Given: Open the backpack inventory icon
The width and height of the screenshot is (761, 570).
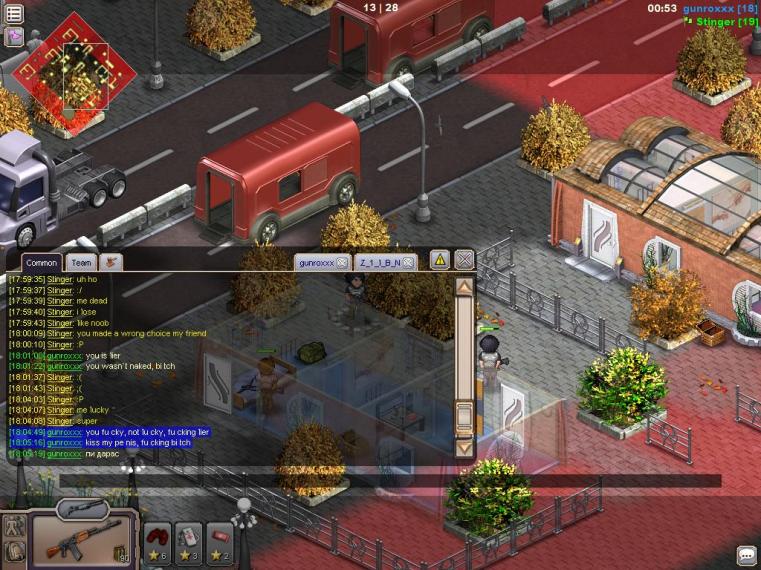Looking at the screenshot, I should click(x=14, y=552).
